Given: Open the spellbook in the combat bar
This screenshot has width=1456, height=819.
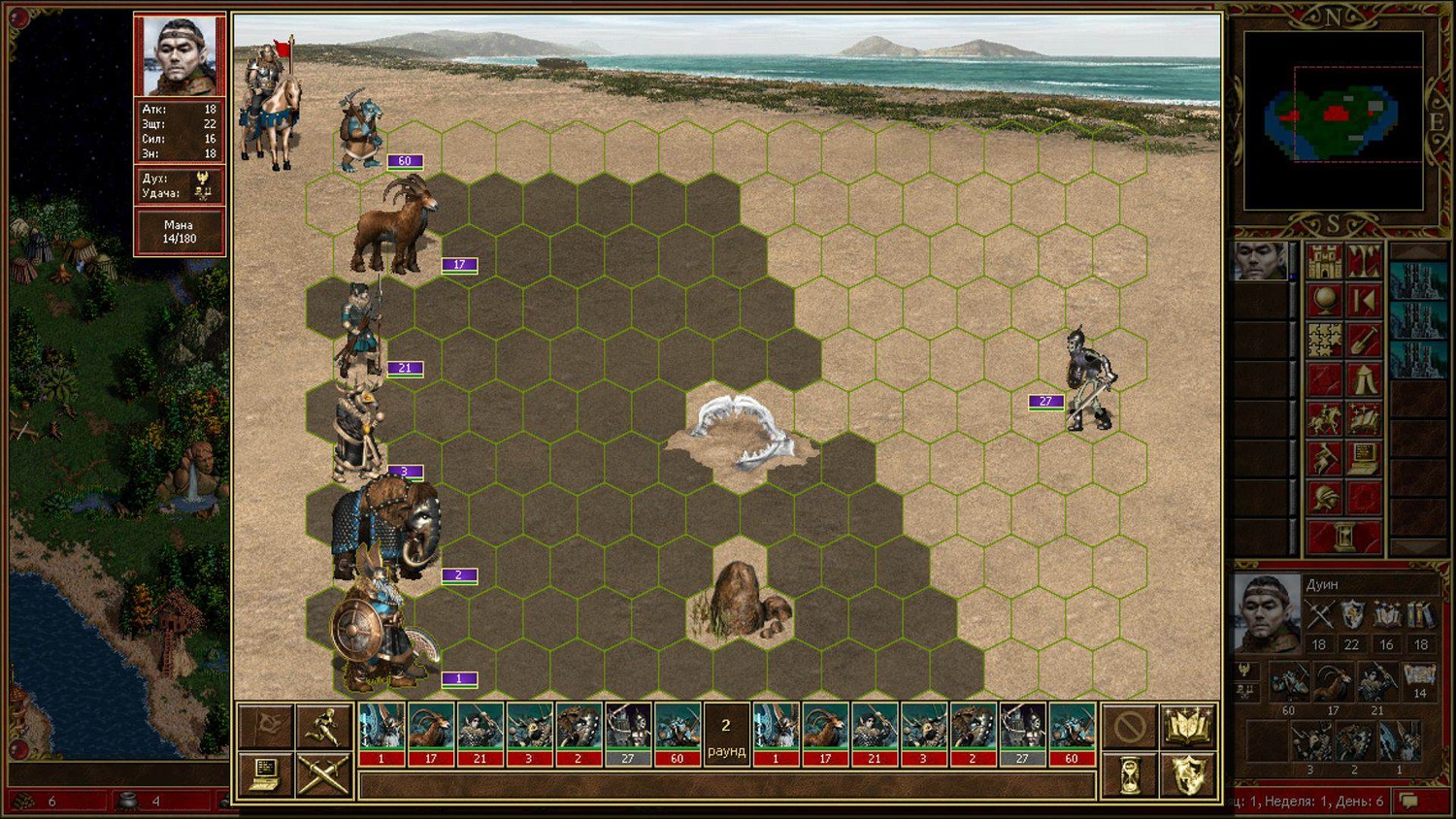Looking at the screenshot, I should [x=1188, y=727].
